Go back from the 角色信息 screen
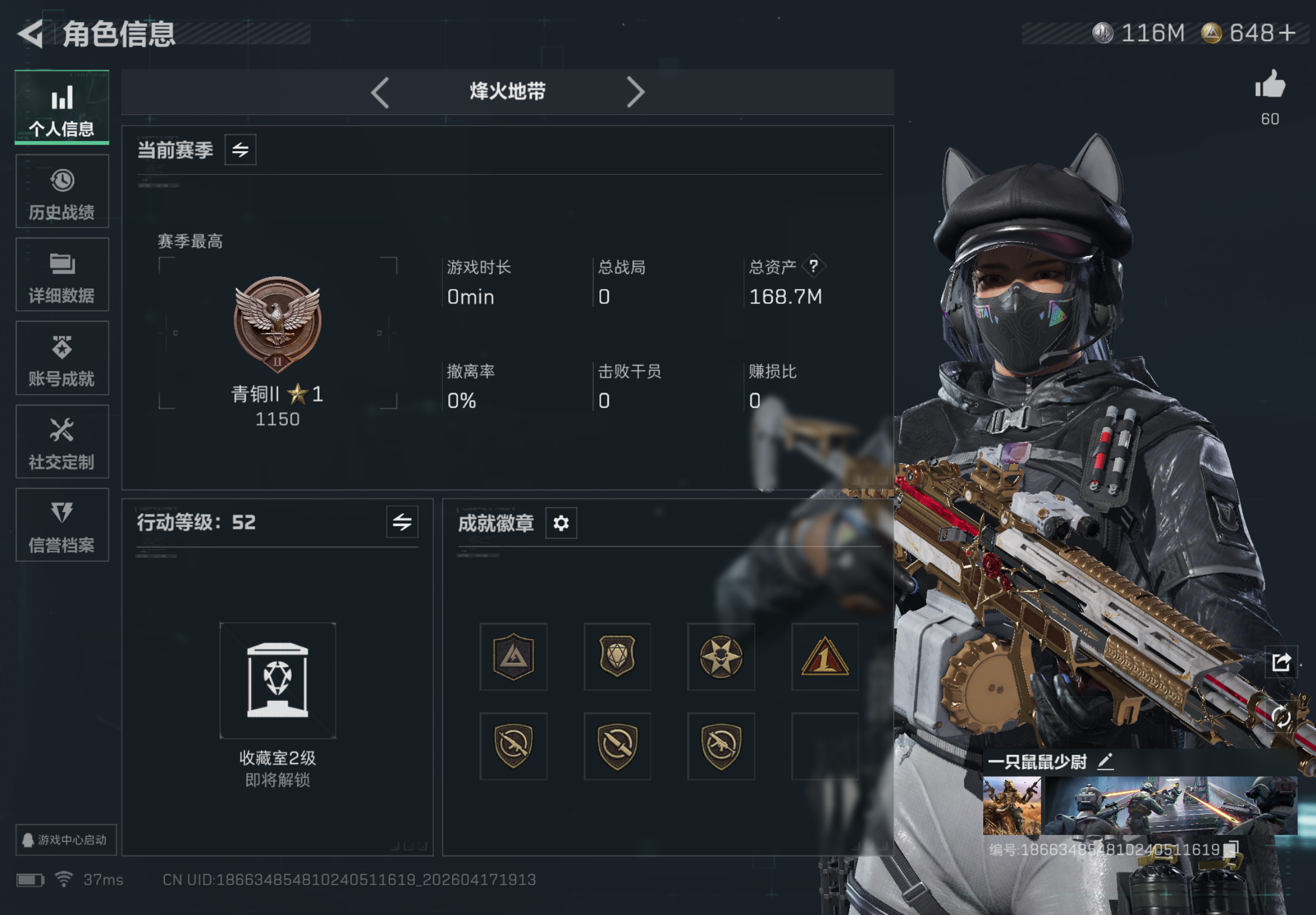Image resolution: width=1316 pixels, height=915 pixels. (x=32, y=33)
